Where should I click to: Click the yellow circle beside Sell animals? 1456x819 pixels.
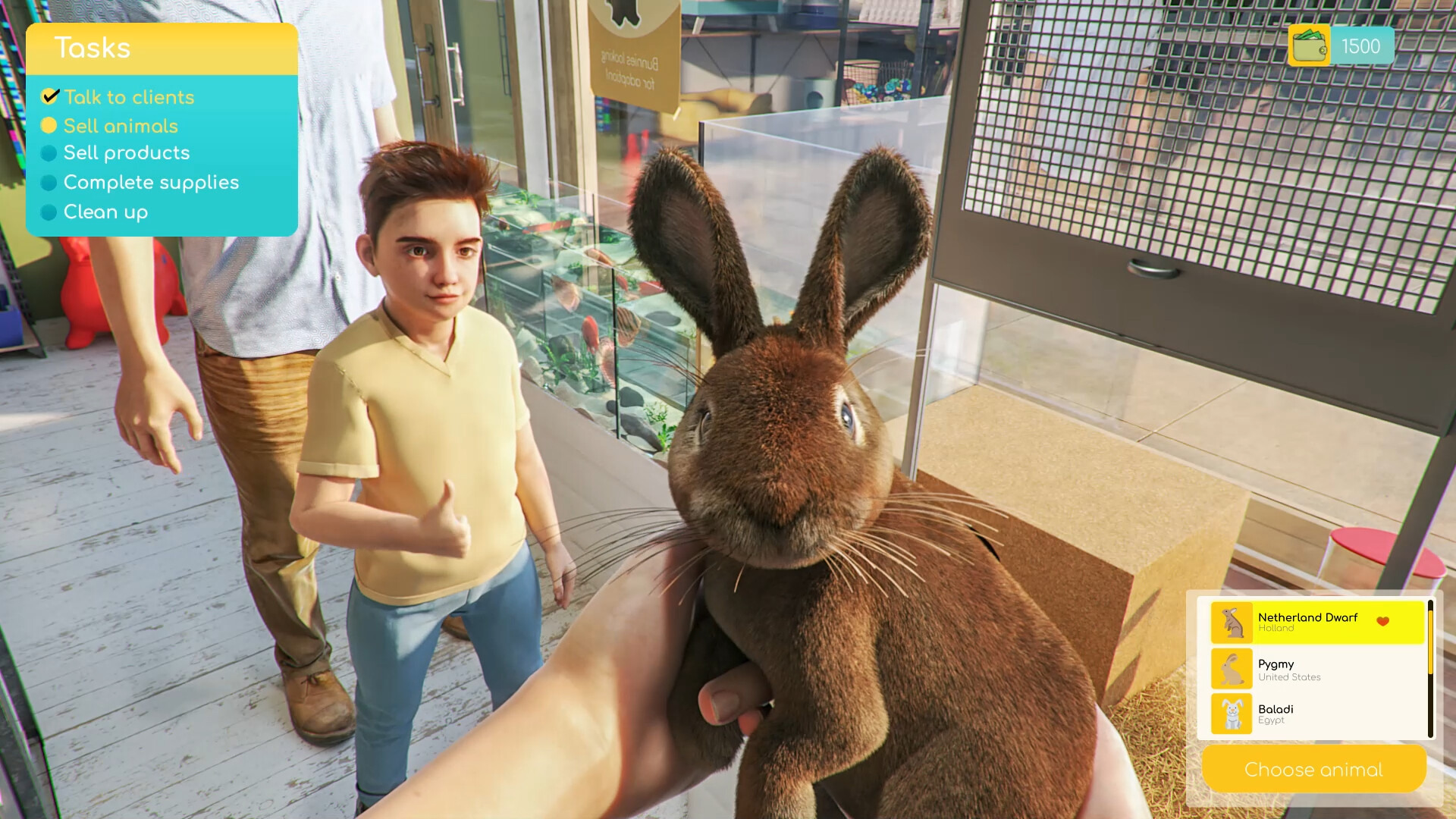(49, 125)
